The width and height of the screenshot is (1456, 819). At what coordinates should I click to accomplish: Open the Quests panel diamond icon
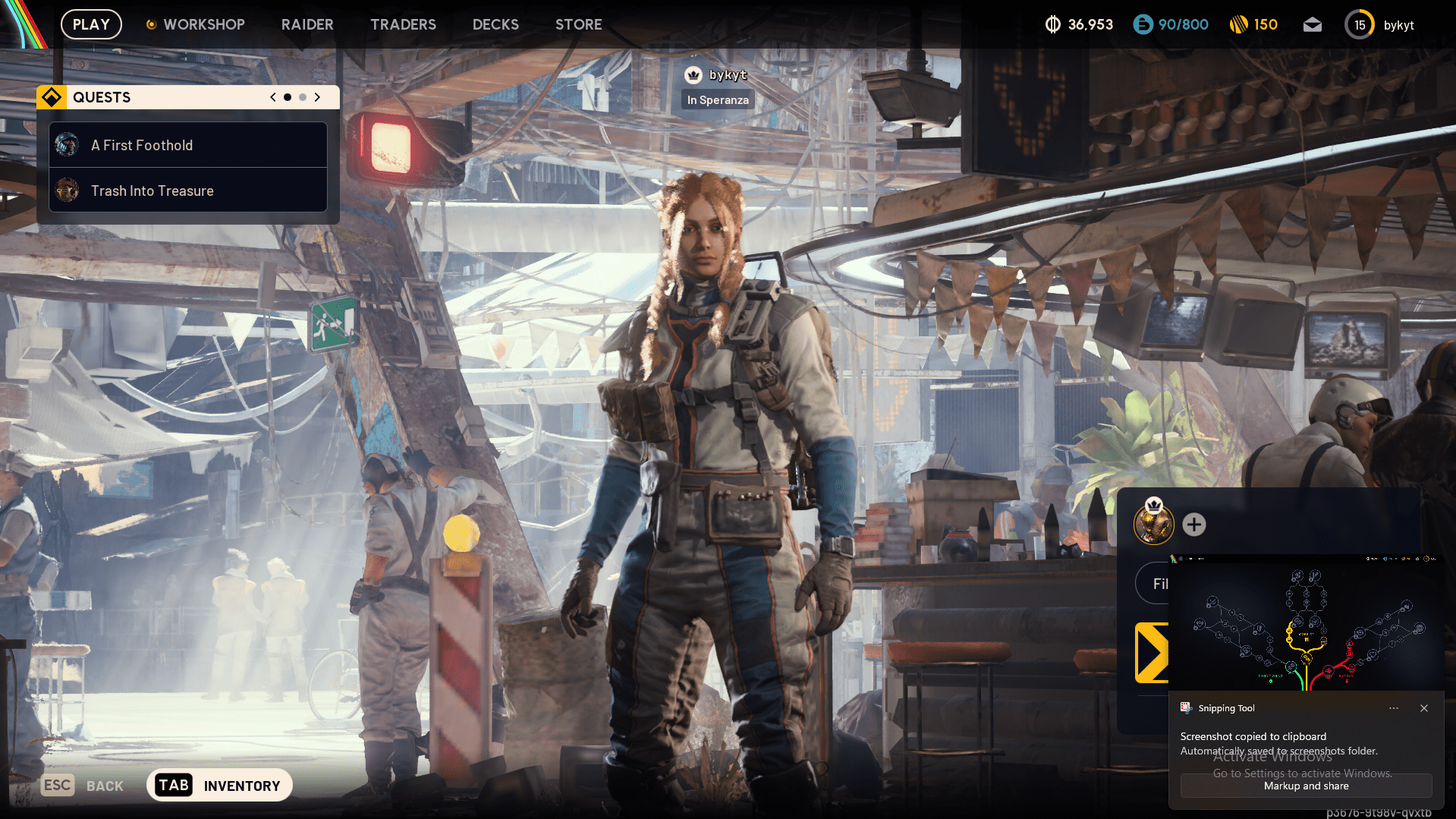51,96
